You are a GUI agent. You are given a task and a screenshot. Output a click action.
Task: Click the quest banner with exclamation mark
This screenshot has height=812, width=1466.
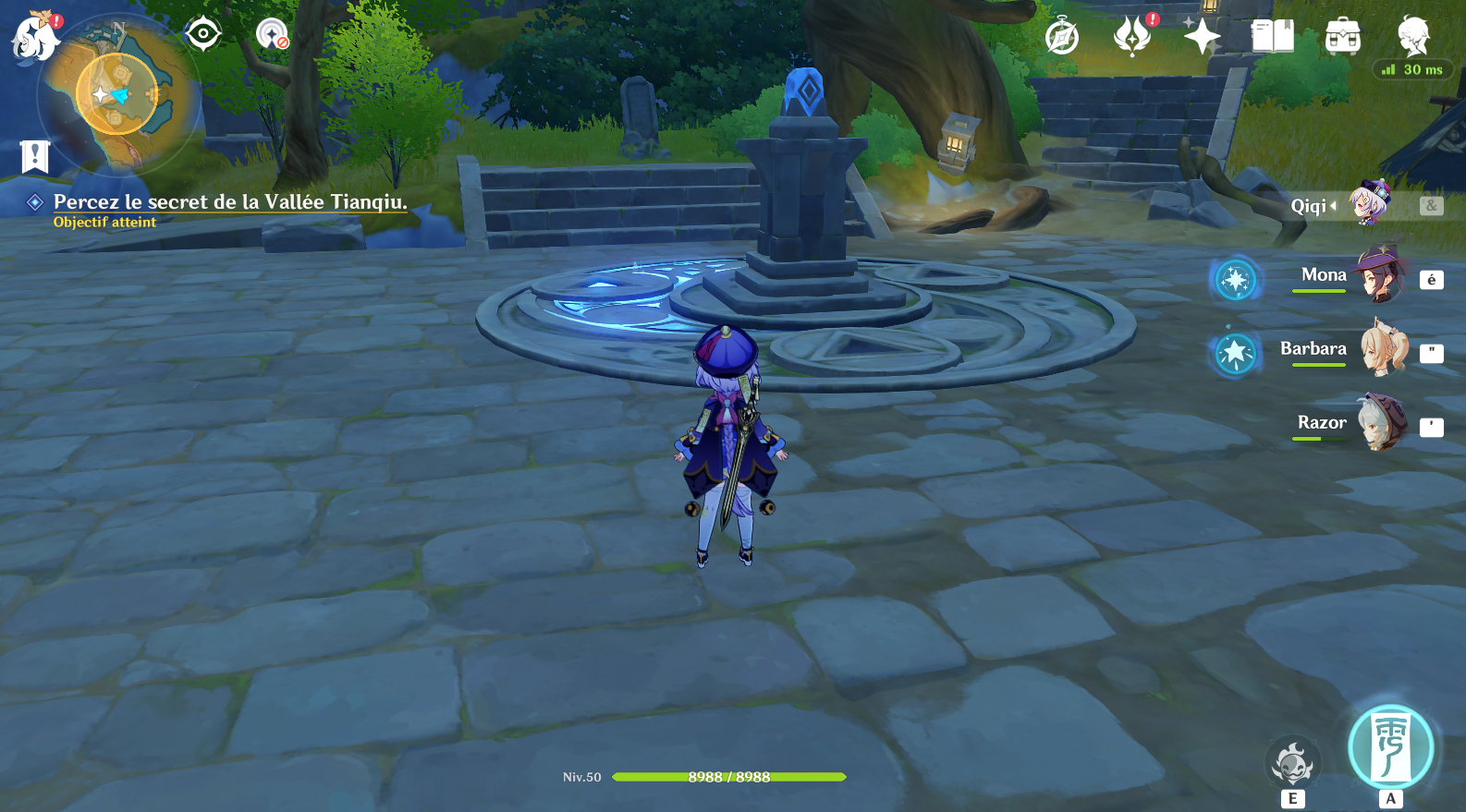pos(34,156)
